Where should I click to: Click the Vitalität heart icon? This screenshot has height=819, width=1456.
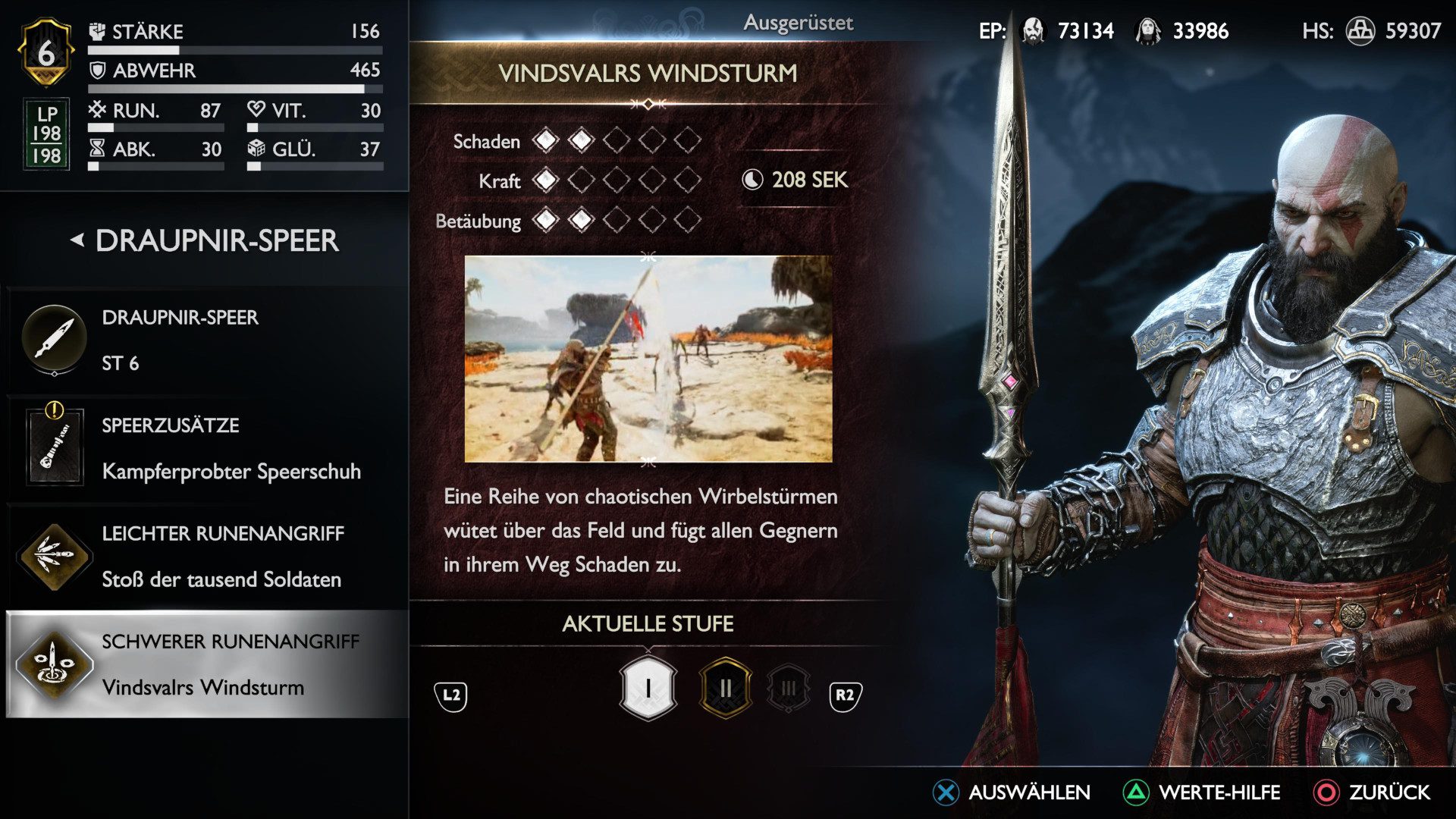click(258, 110)
